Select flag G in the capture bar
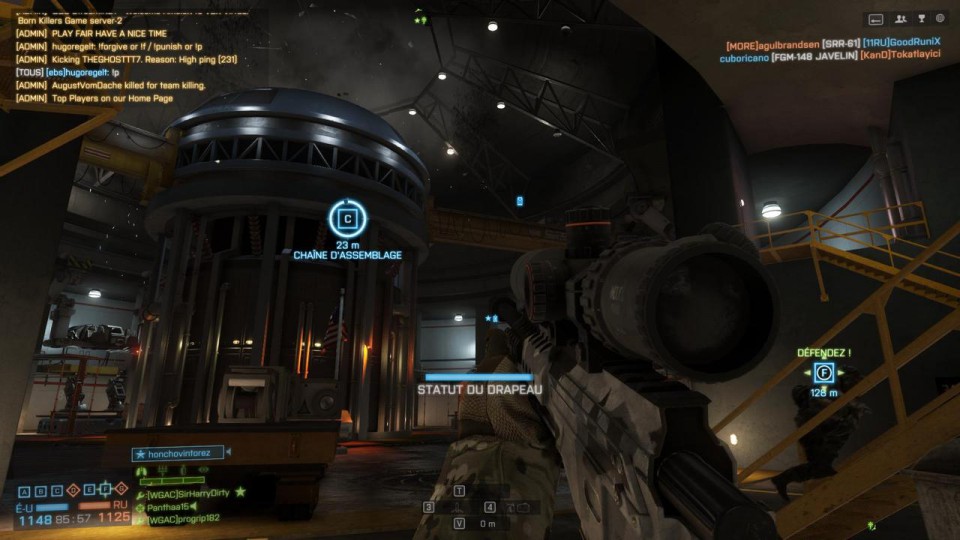Viewport: 960px width, 540px height. click(122, 490)
